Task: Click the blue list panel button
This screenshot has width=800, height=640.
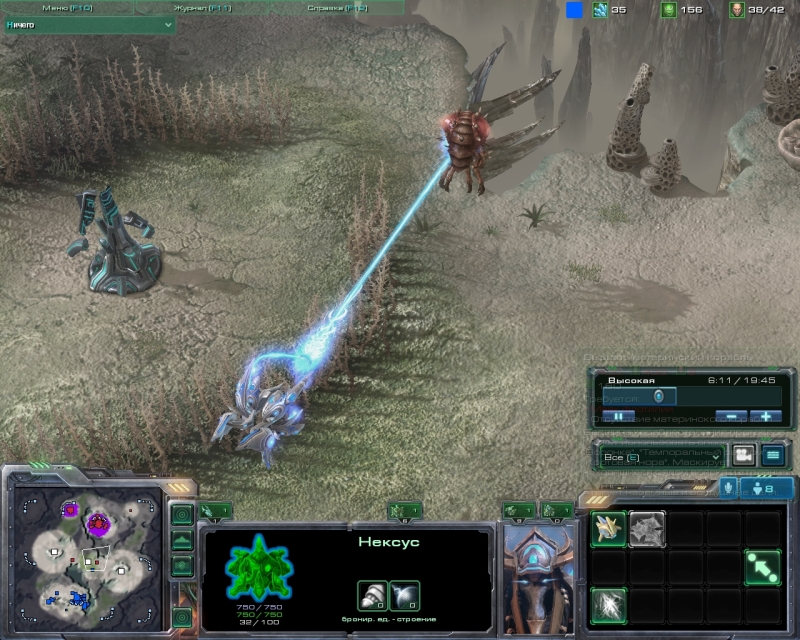Action: (772, 456)
